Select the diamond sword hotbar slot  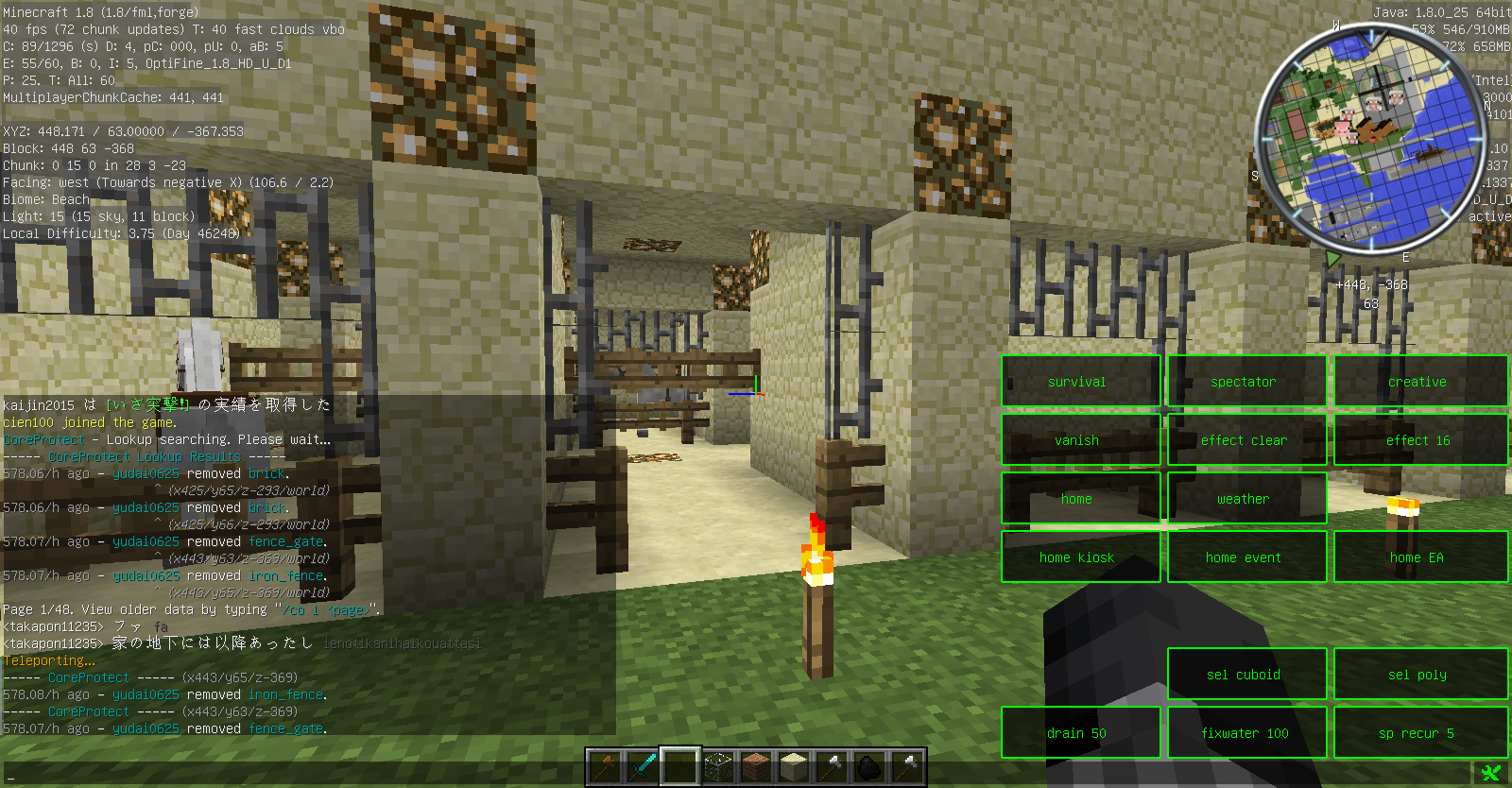click(643, 766)
